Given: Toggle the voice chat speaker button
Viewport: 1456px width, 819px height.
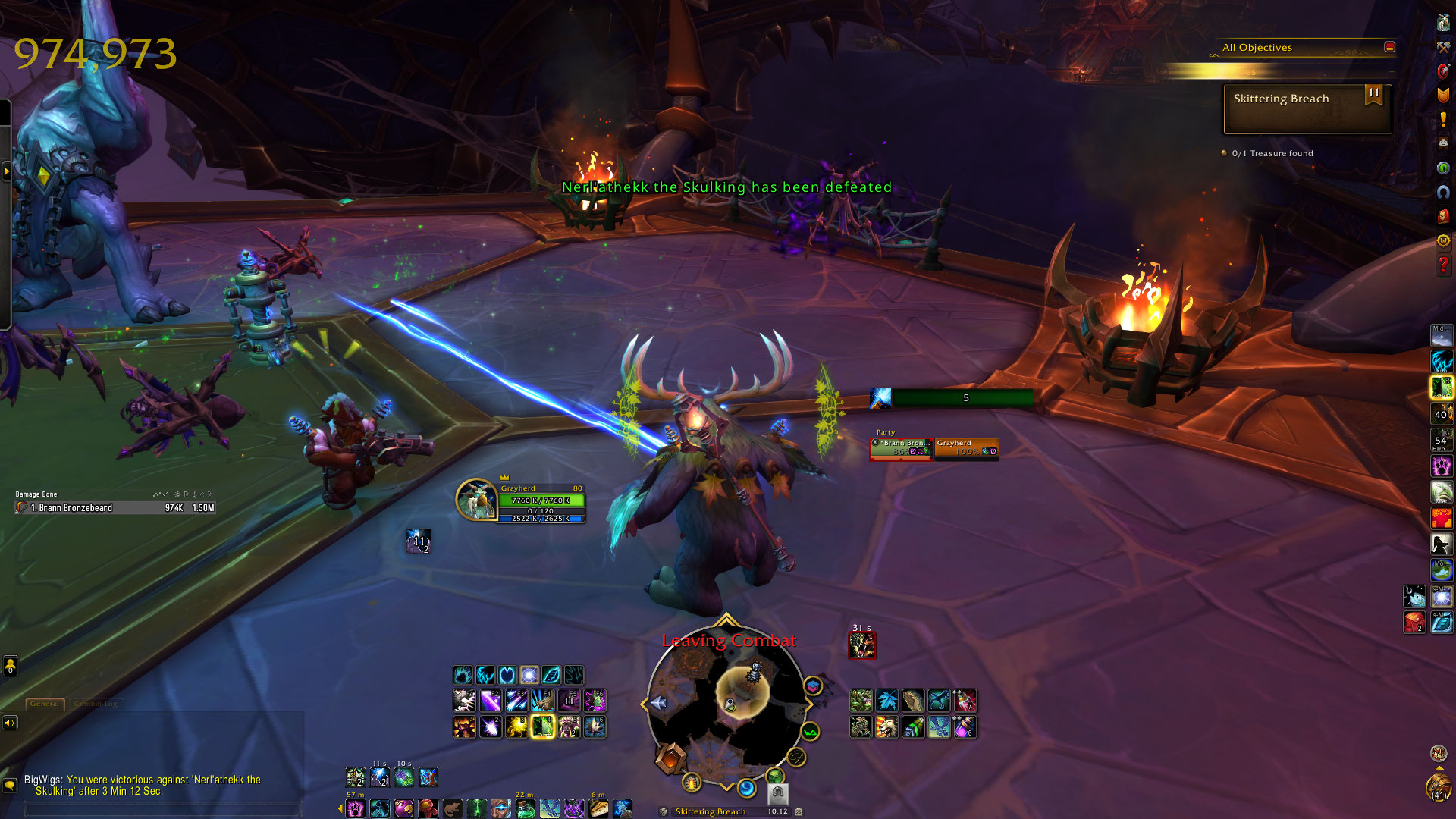Looking at the screenshot, I should tap(10, 723).
